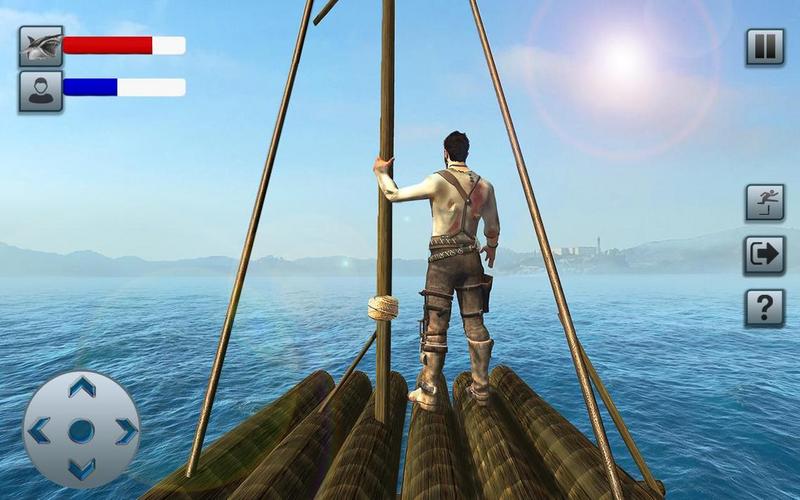Move backward with the D-pad down arrow
800x500 pixels.
pos(81,468)
